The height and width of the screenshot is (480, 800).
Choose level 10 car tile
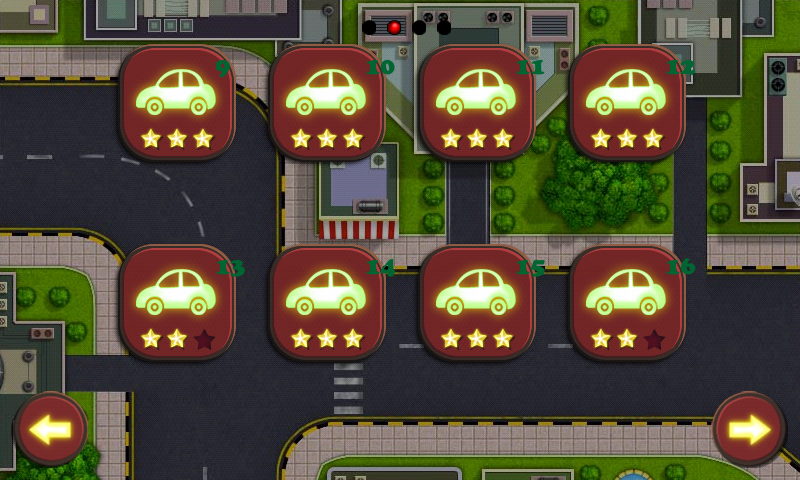click(x=327, y=102)
